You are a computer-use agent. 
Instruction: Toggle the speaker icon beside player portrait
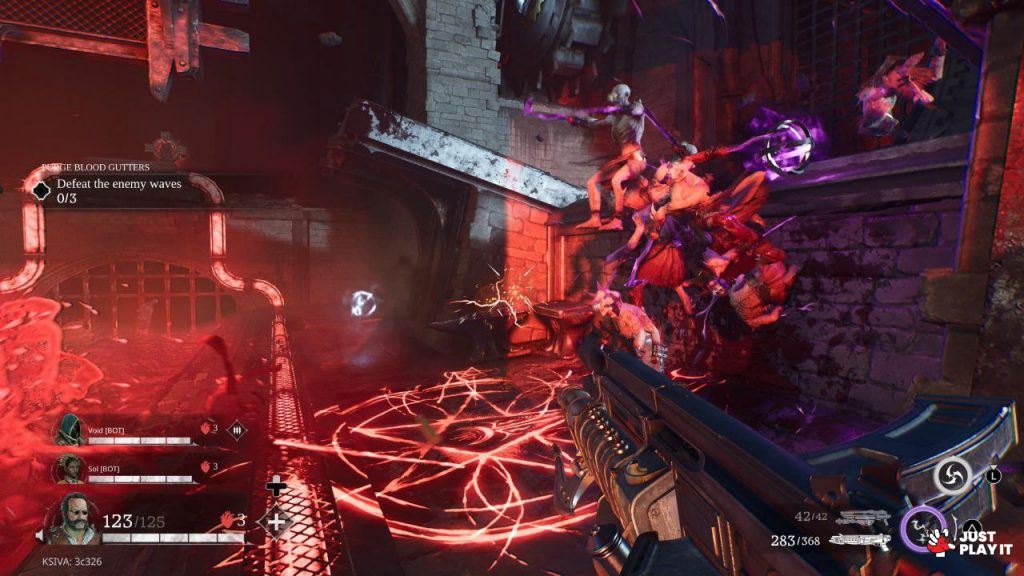coord(42,536)
